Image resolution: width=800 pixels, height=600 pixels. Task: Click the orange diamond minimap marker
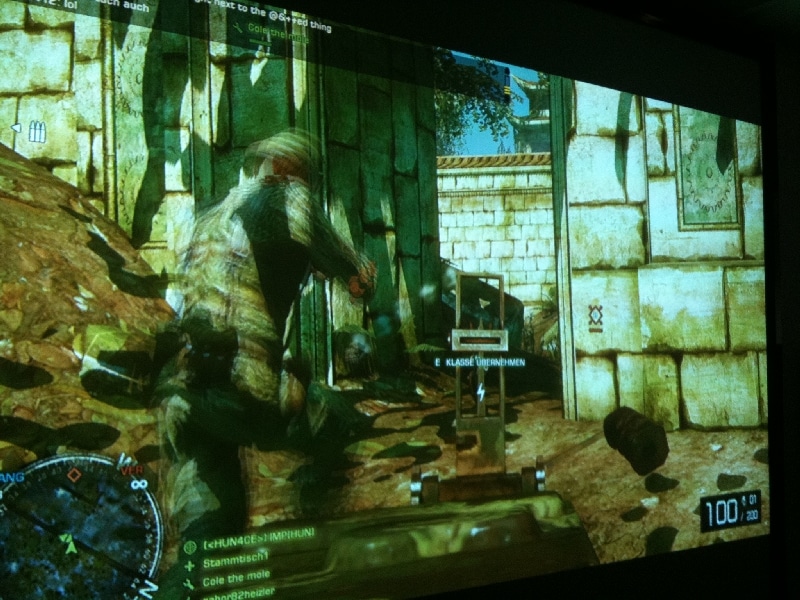click(73, 476)
